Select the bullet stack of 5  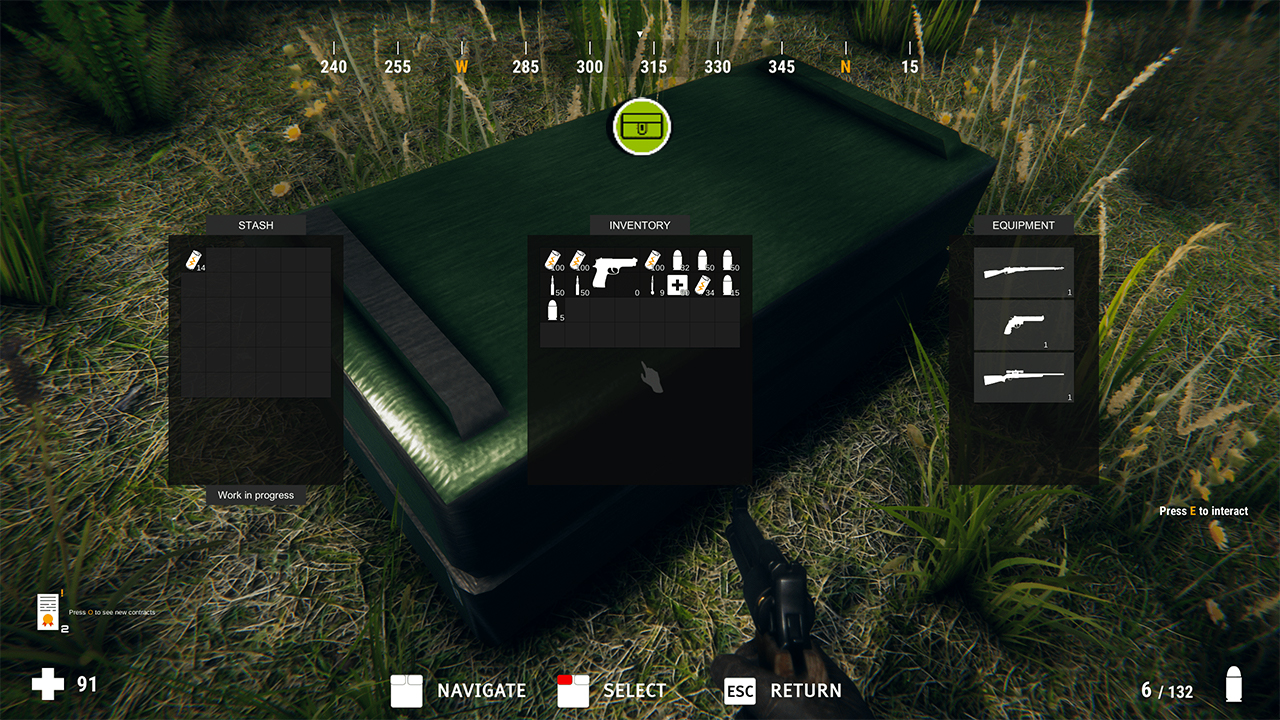coord(552,311)
